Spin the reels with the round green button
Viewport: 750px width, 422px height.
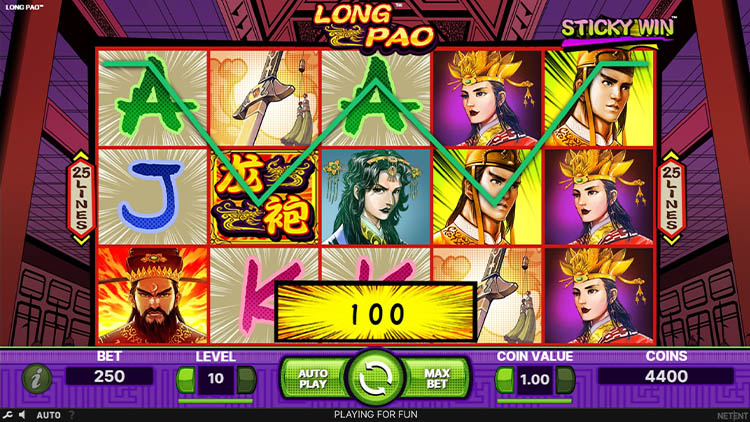[x=375, y=378]
